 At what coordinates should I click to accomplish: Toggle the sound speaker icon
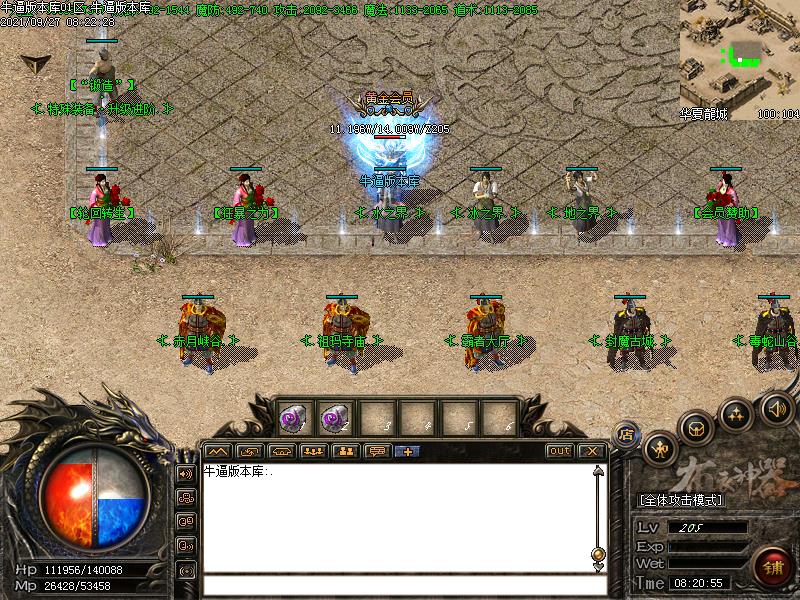[x=776, y=406]
